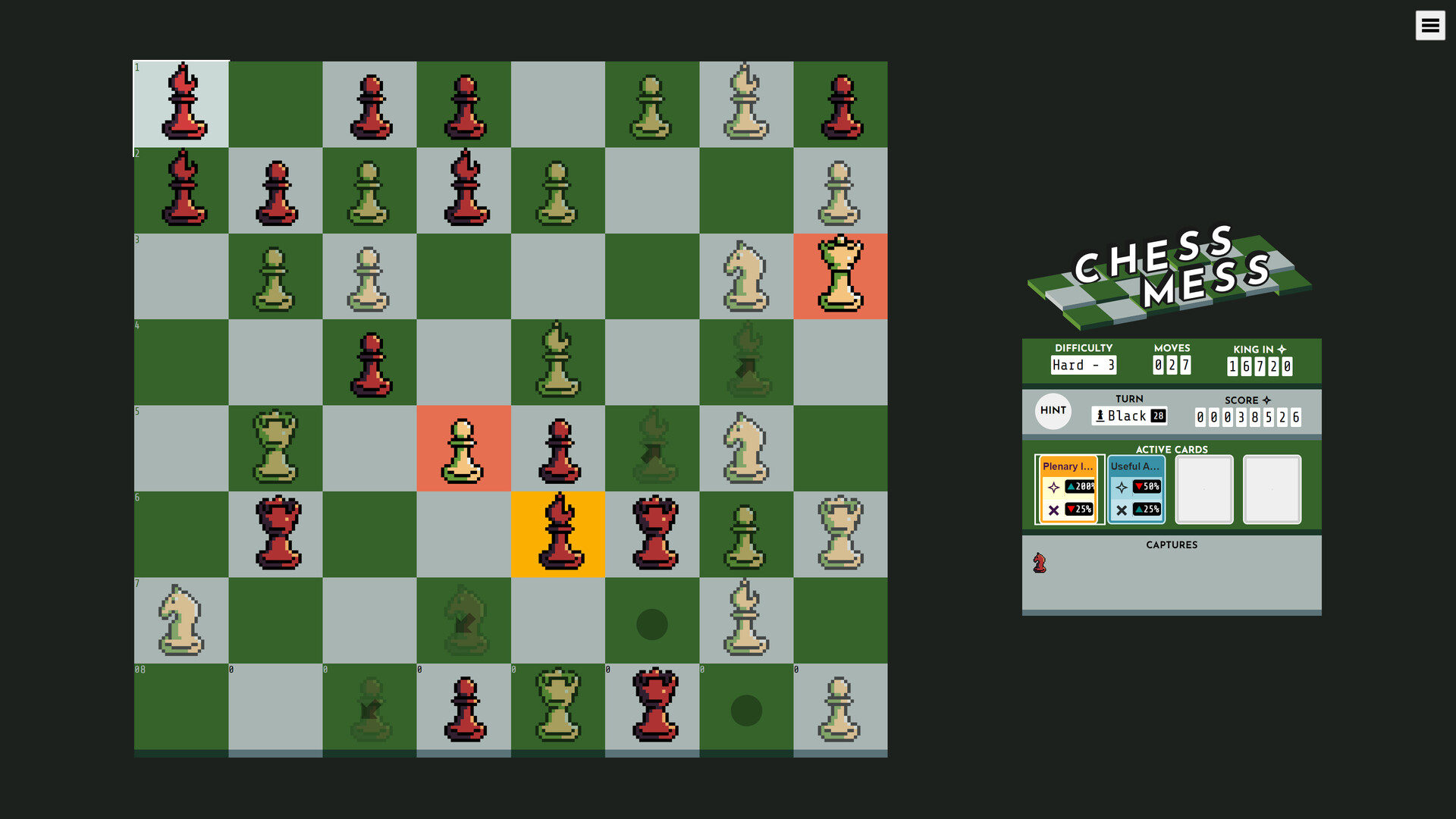1456x819 pixels.
Task: Select the white bishop on the top row
Action: point(746,104)
